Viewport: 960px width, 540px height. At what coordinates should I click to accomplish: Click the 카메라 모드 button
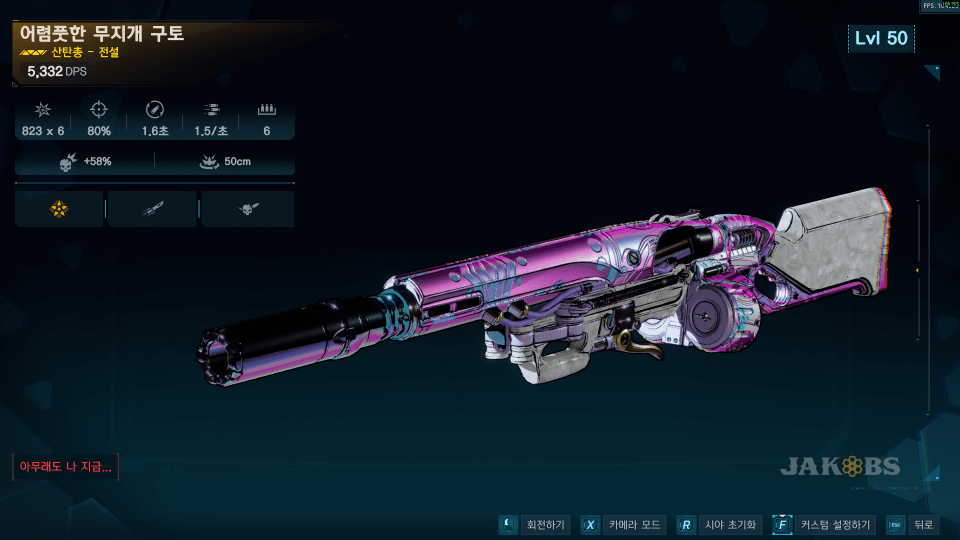click(x=622, y=525)
